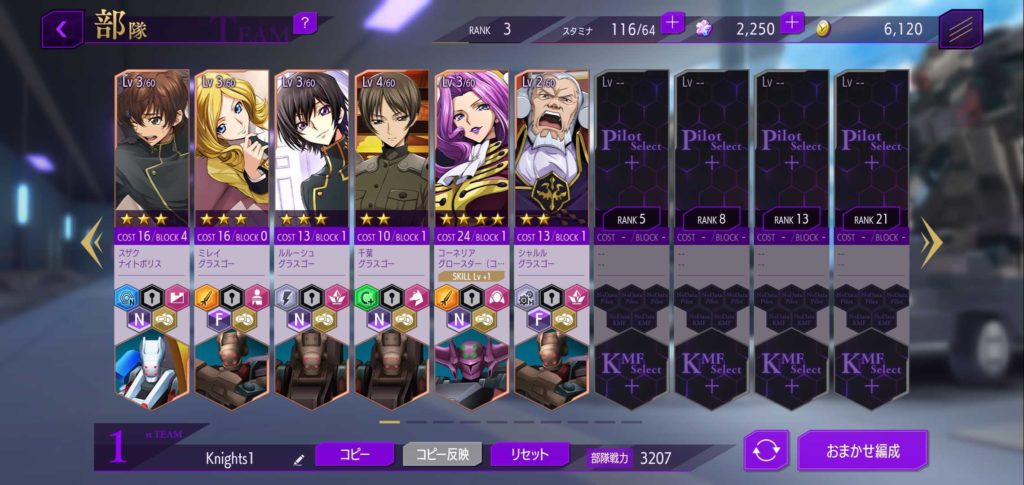Select Milly pilot card

pos(231,145)
